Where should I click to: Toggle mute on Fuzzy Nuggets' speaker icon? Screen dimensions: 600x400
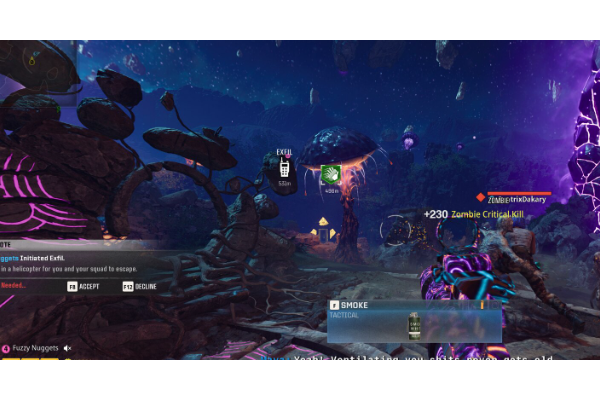coord(68,348)
